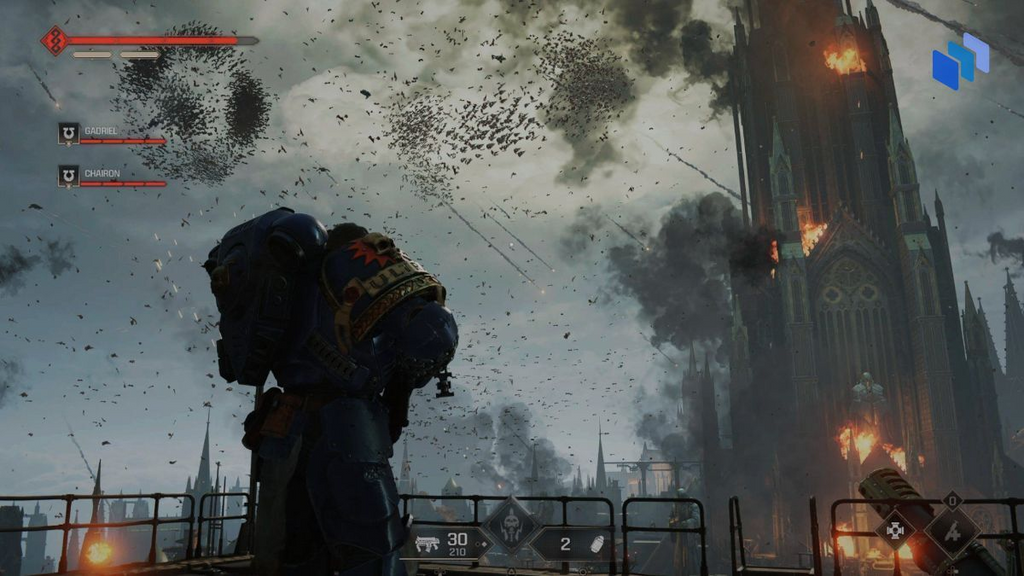Select squadmate Gadriel's Ultramarines emblem
The height and width of the screenshot is (576, 1024).
pyautogui.click(x=68, y=133)
